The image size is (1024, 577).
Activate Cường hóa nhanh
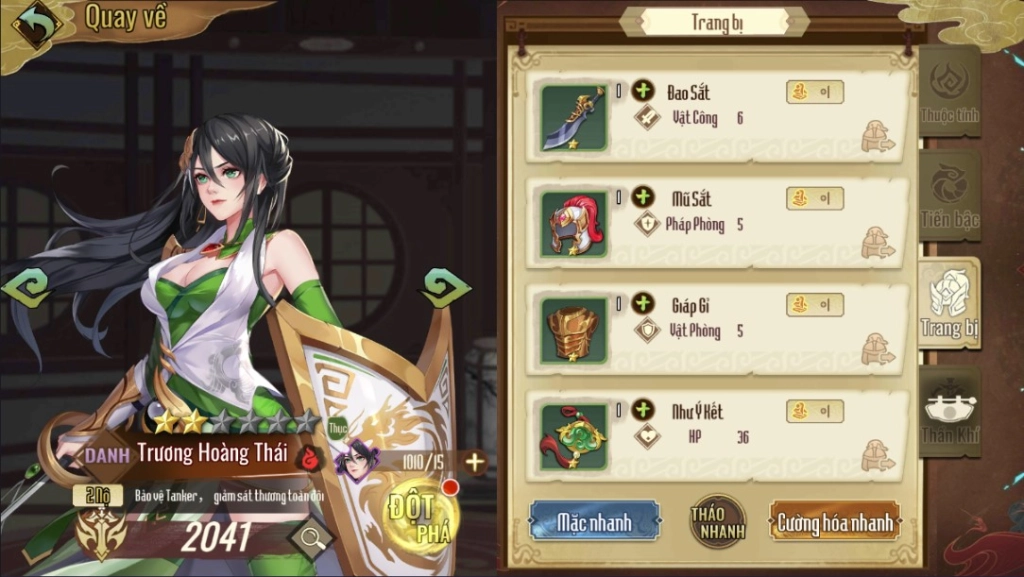coord(835,522)
